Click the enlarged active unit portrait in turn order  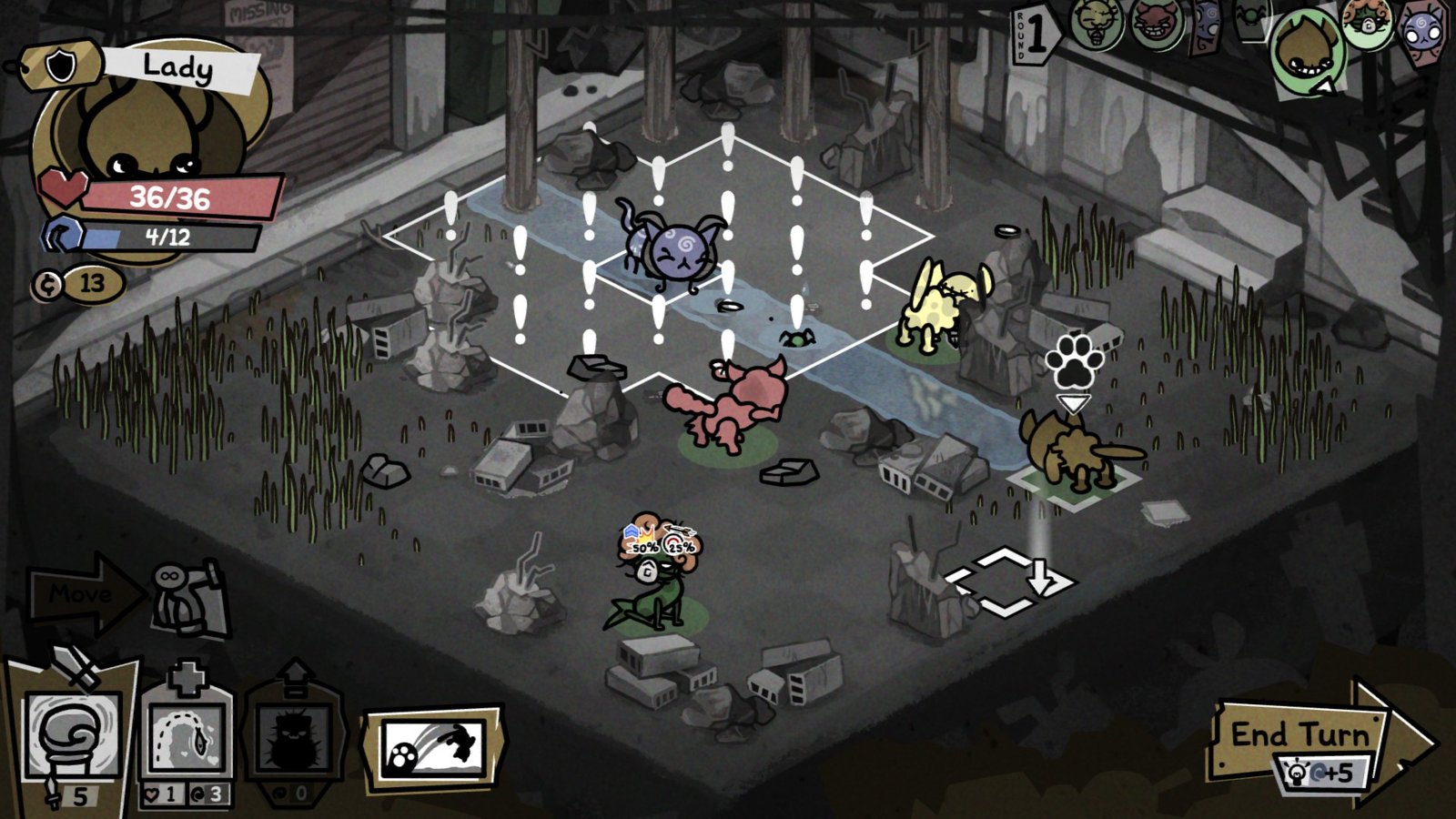[x=1308, y=50]
